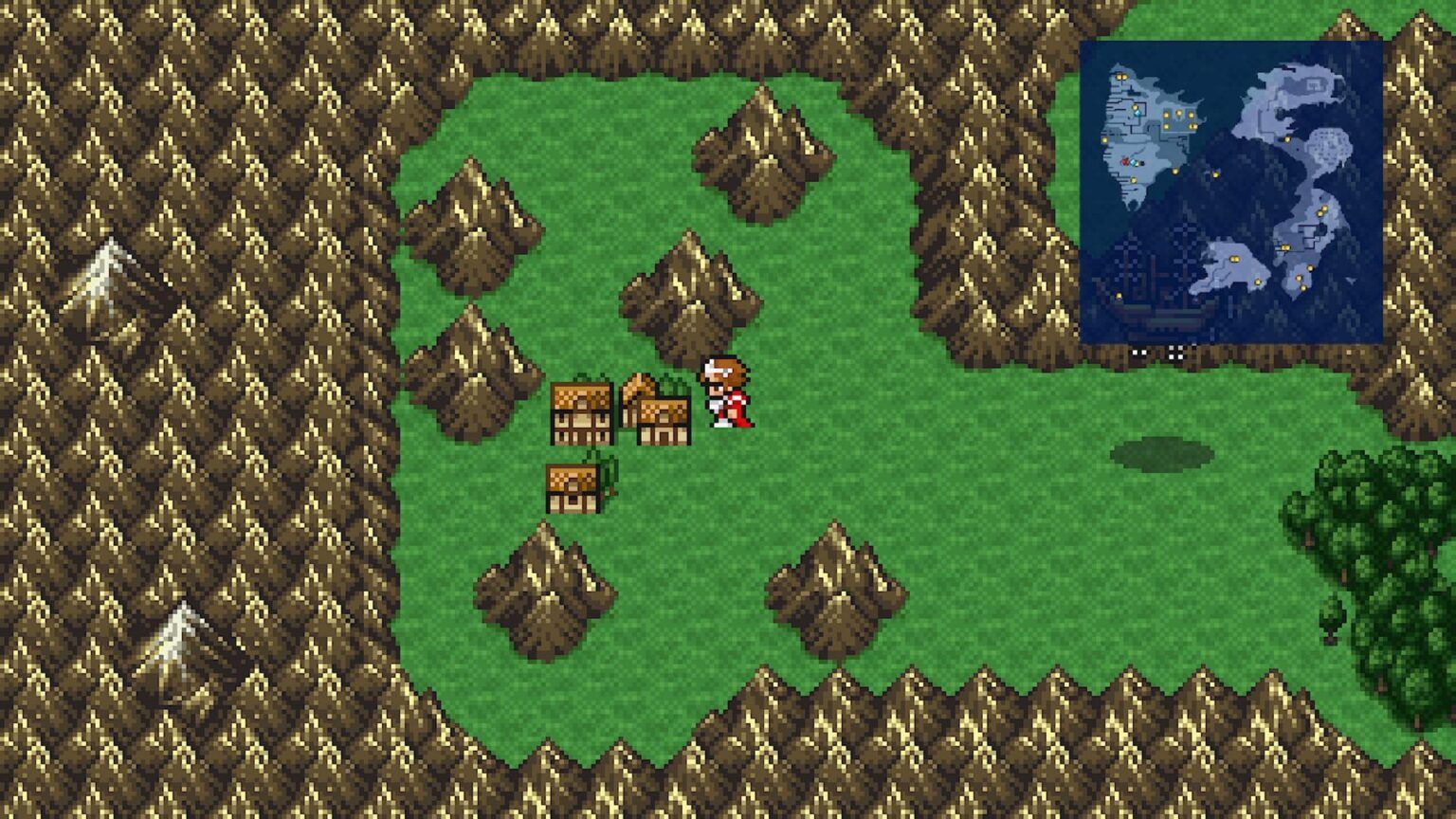This screenshot has height=819, width=1456.
Task: Toggle the right white page dots below the minimap
Action: point(1174,353)
